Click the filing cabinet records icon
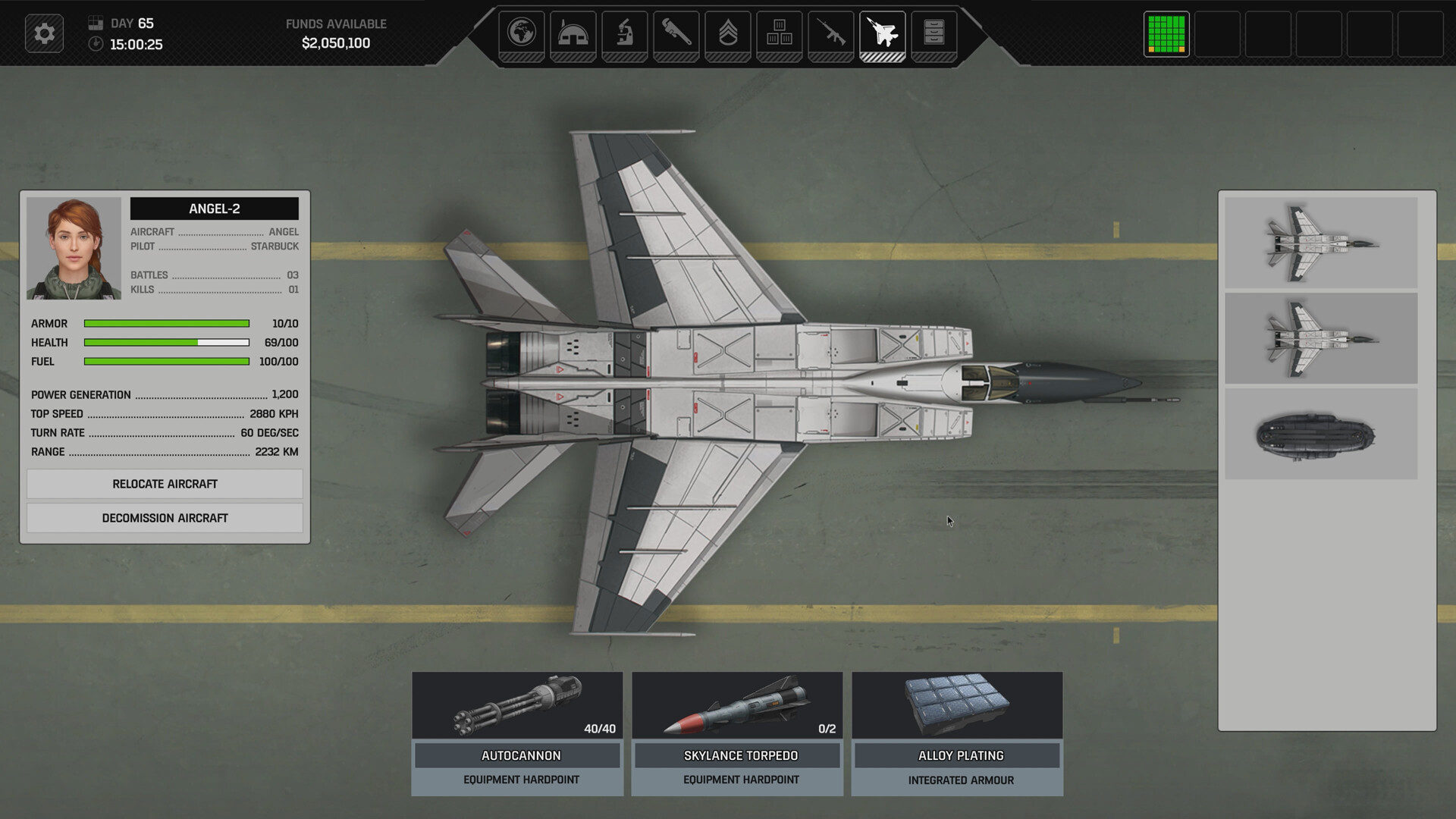The width and height of the screenshot is (1456, 819). click(x=935, y=33)
